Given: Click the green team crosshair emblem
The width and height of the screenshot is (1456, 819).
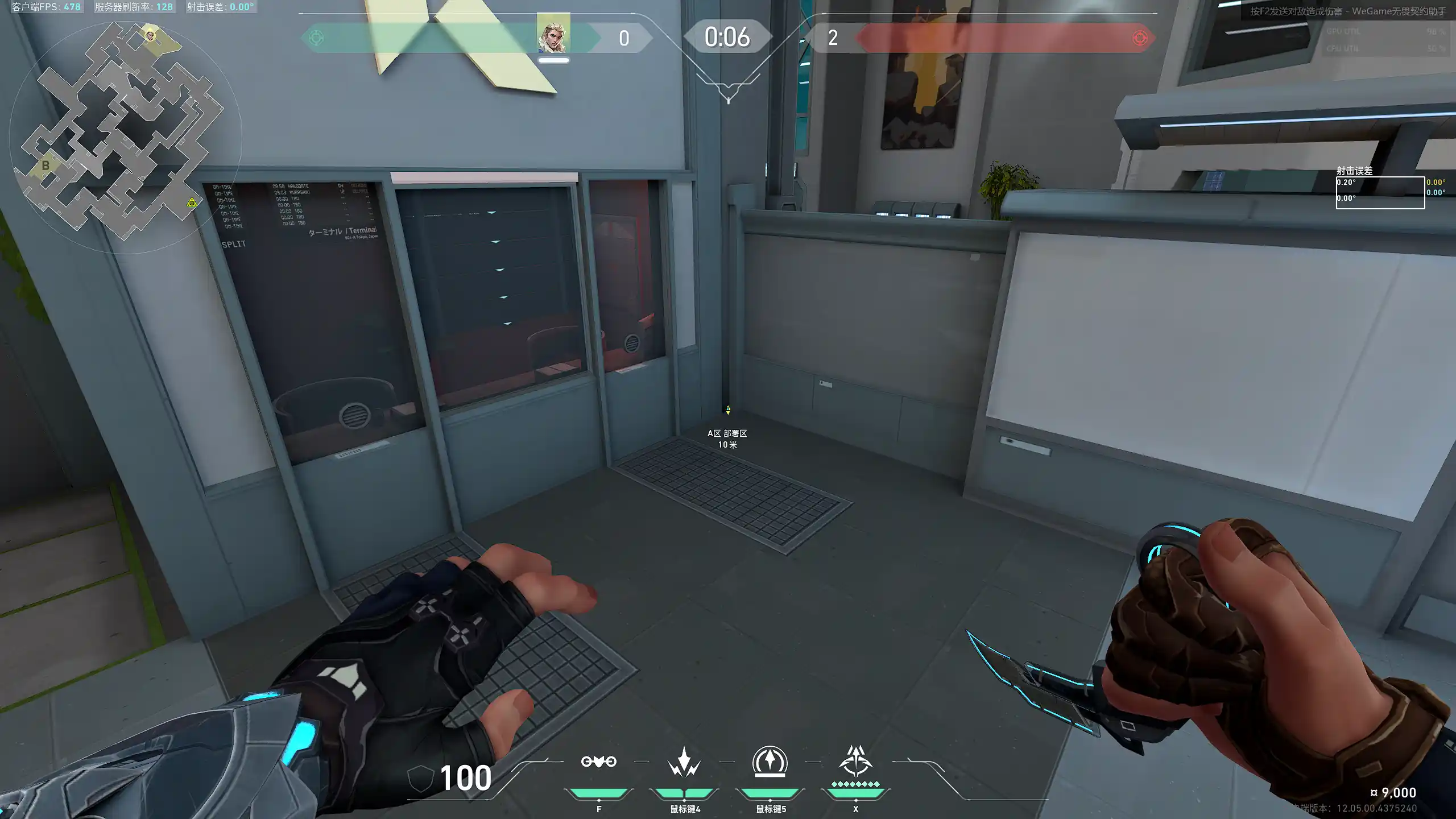Looking at the screenshot, I should (316, 38).
